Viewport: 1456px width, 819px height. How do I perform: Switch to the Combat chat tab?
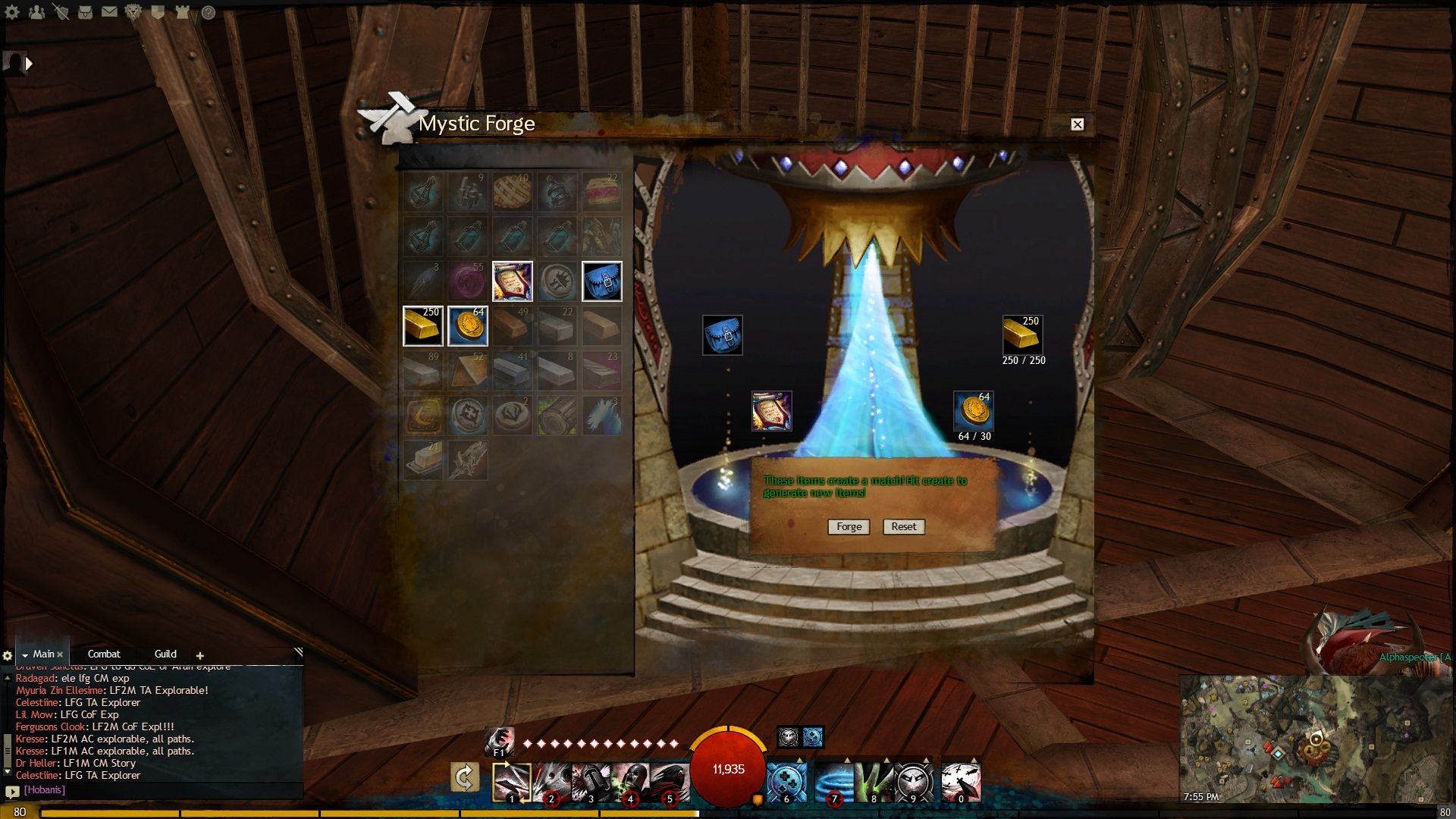[104, 654]
